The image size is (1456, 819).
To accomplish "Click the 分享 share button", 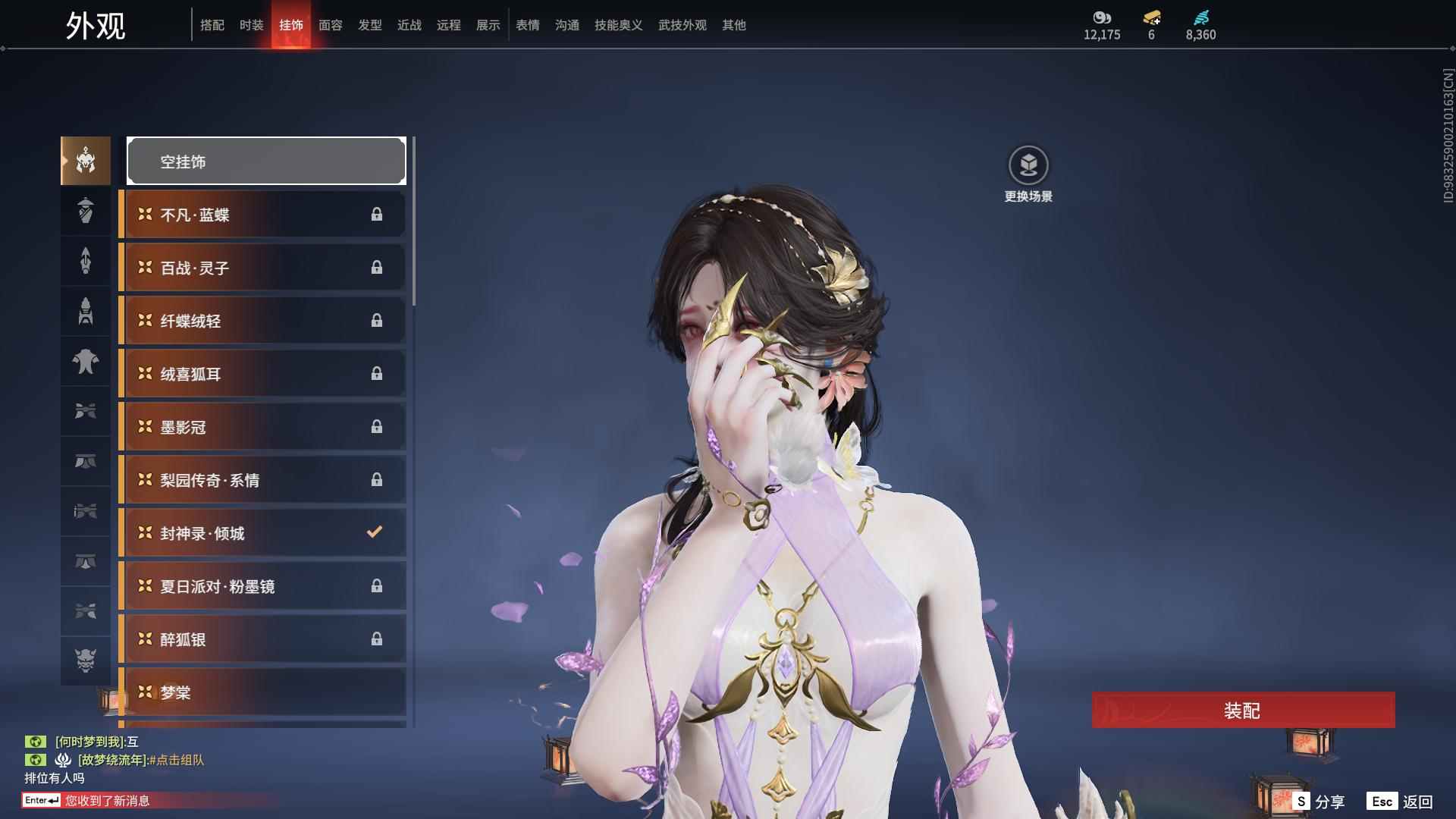I will (1319, 801).
